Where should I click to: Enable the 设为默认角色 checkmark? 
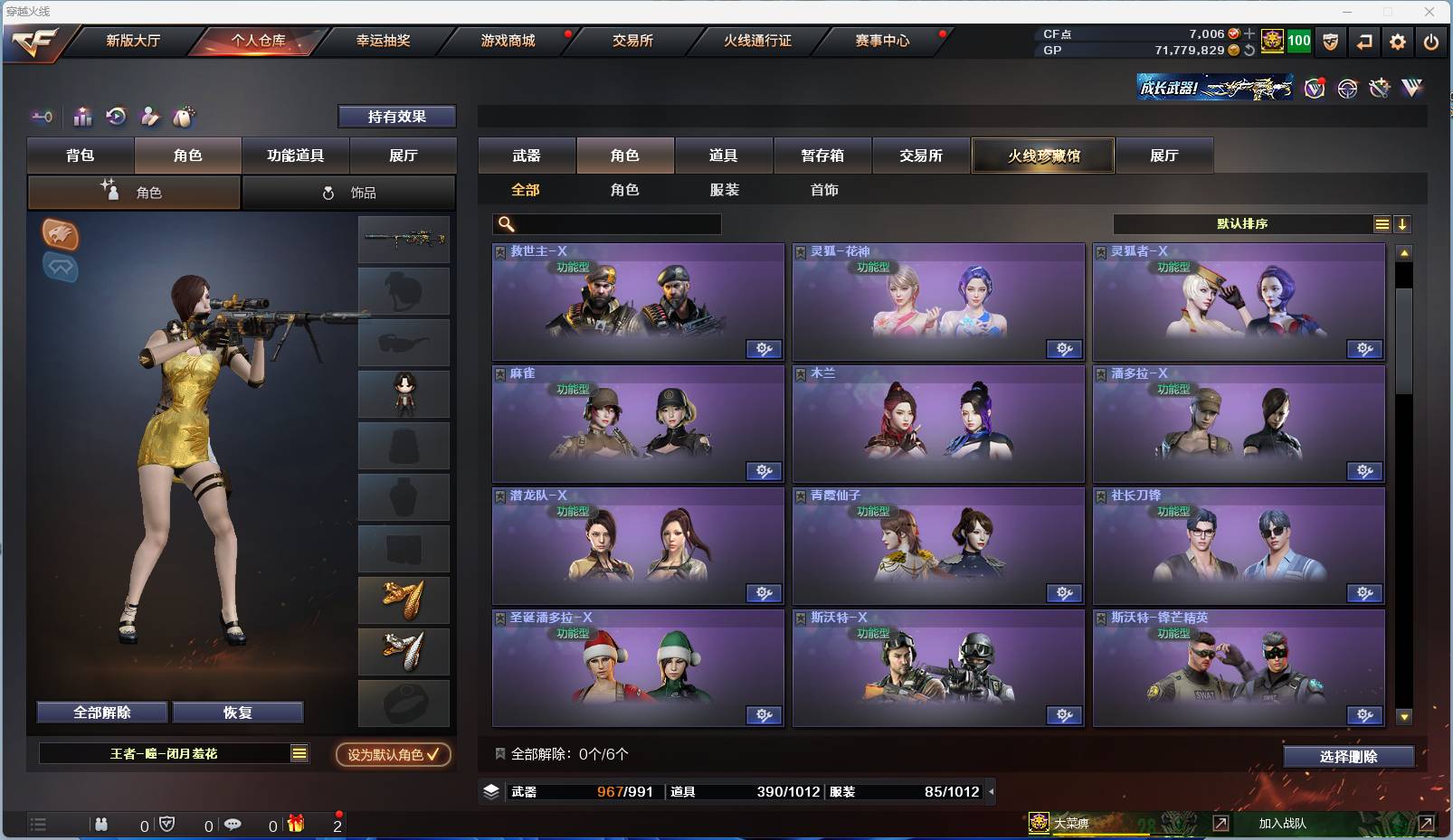[393, 756]
